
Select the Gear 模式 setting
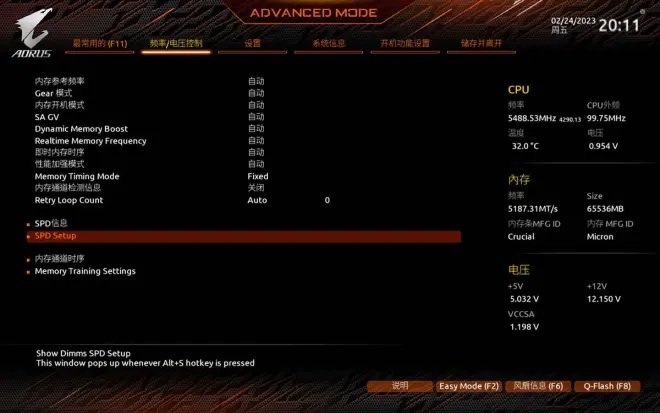[x=53, y=93]
